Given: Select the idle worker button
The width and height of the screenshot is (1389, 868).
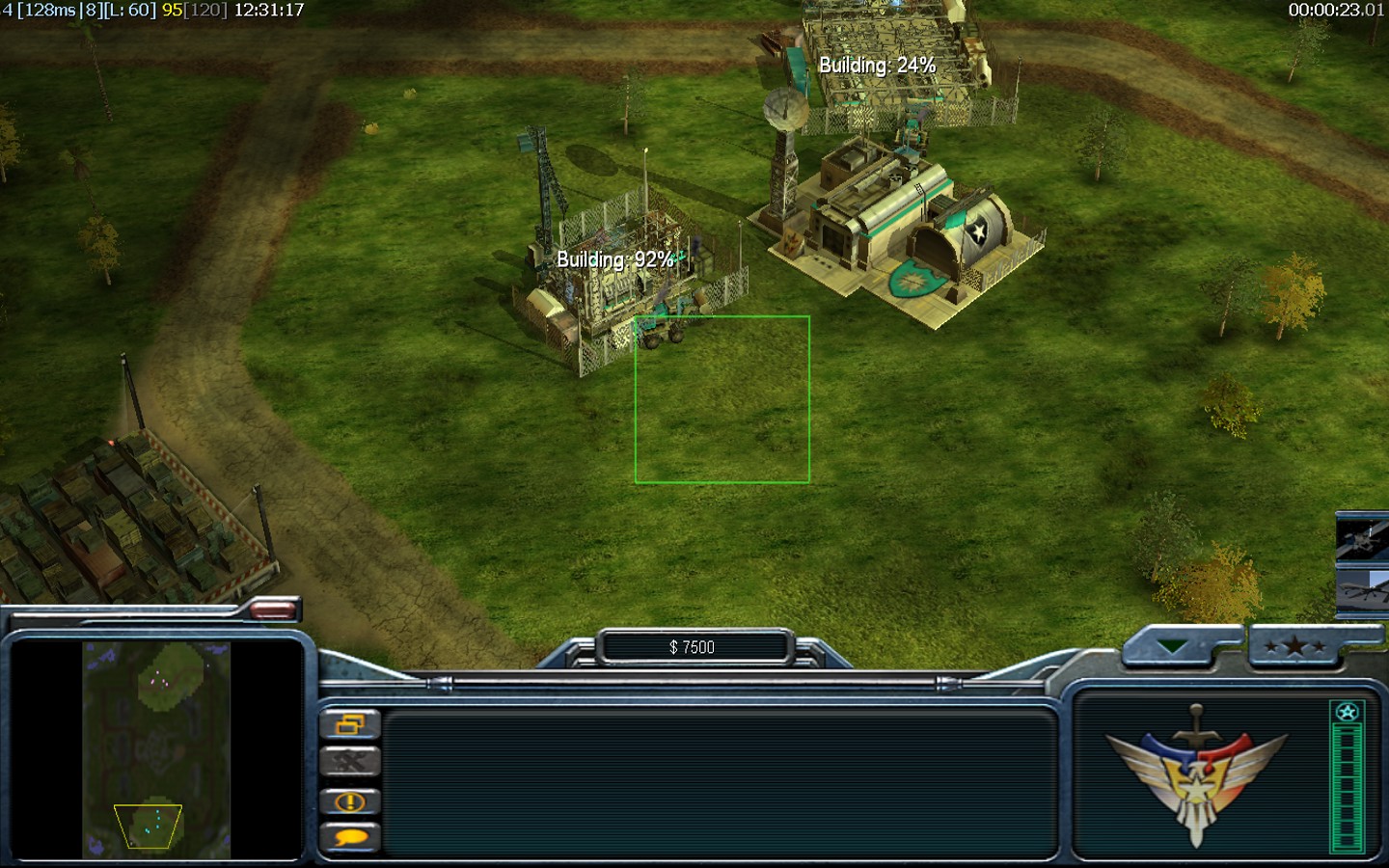Looking at the screenshot, I should pyautogui.click(x=350, y=763).
